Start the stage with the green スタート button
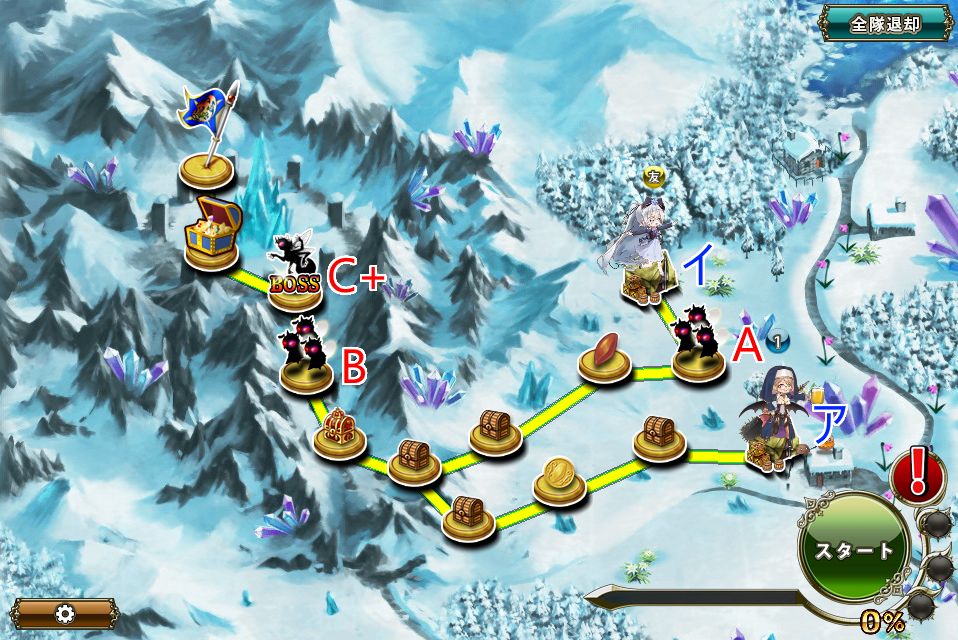Screen dimensions: 958x640 tap(853, 550)
